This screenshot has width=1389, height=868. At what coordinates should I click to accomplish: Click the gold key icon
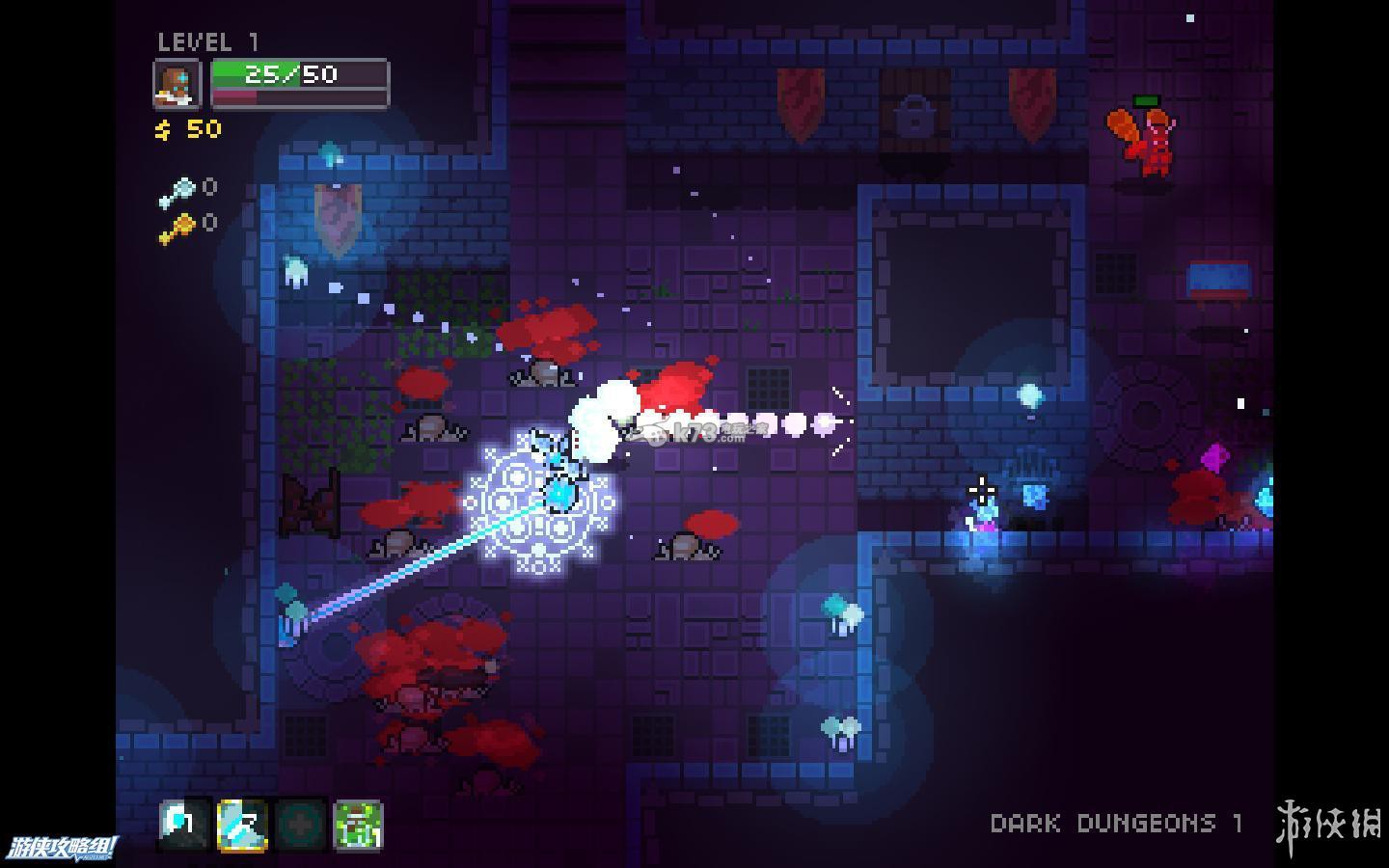177,230
